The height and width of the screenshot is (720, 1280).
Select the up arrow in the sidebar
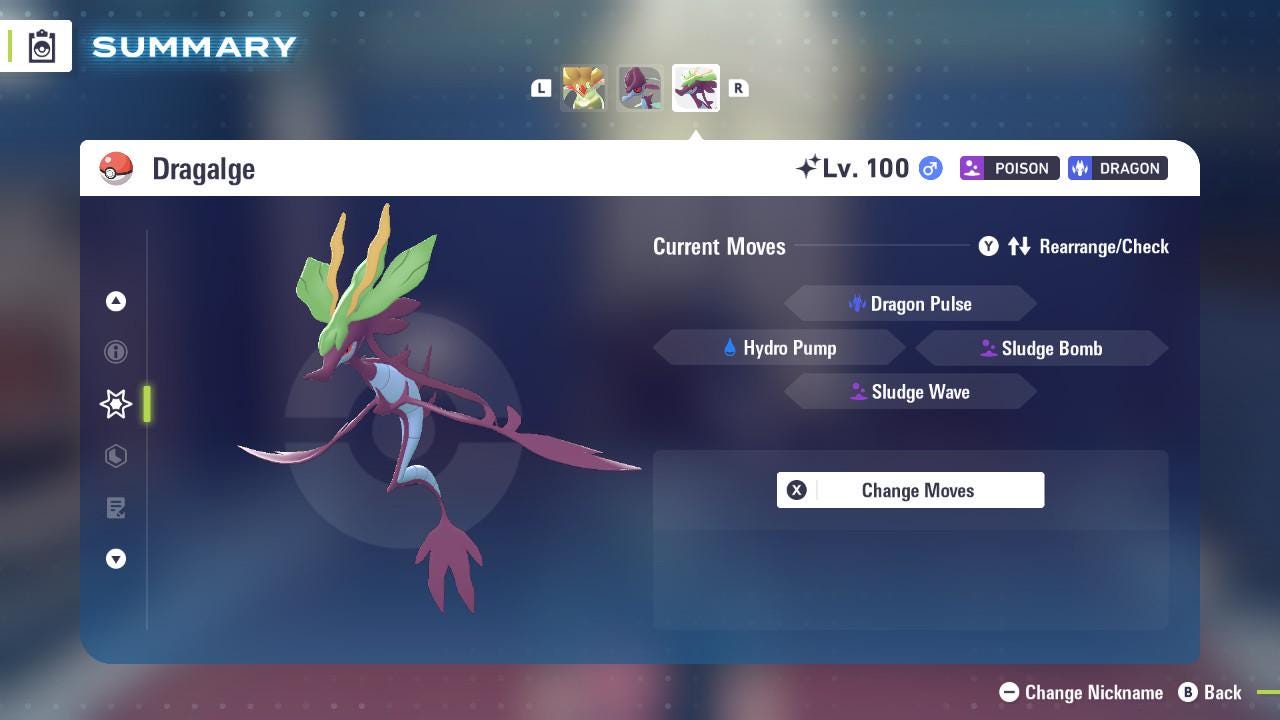pos(115,301)
